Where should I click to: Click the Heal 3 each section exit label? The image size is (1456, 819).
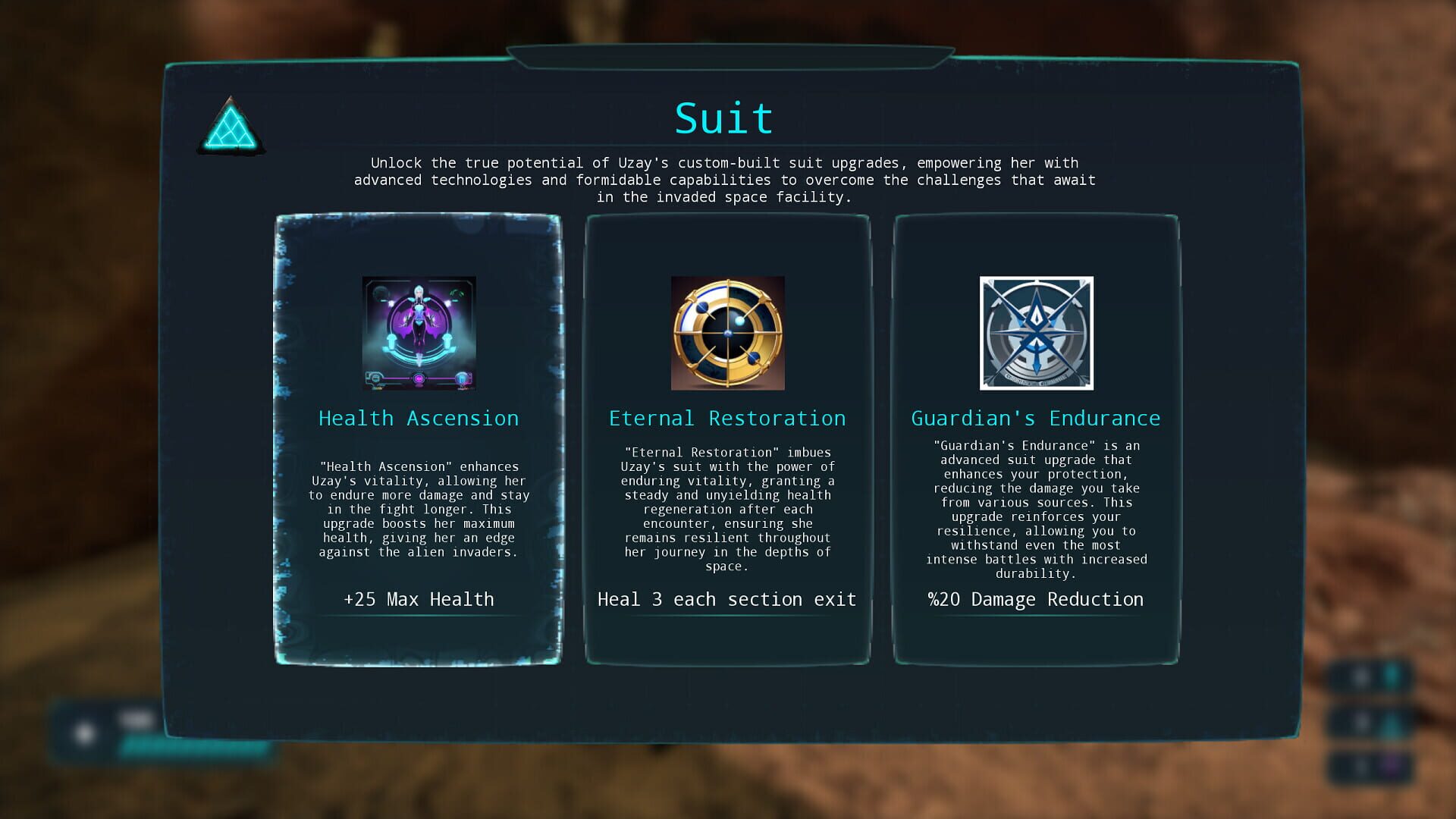point(726,599)
